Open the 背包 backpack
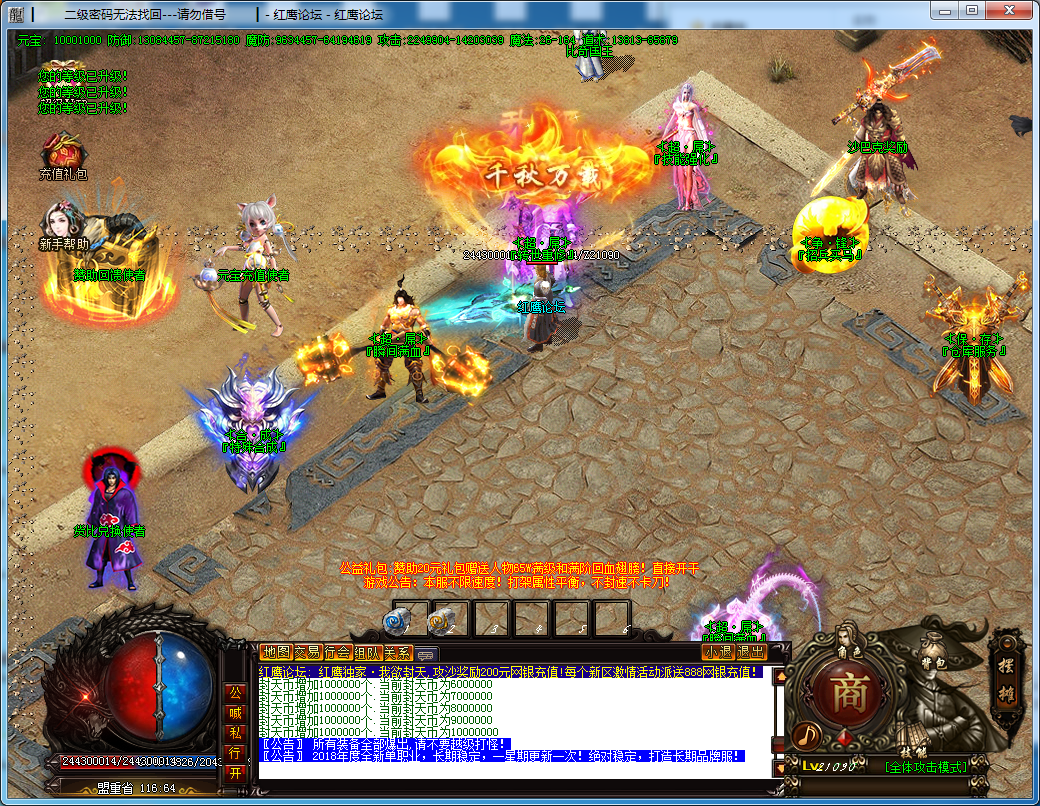 932,664
